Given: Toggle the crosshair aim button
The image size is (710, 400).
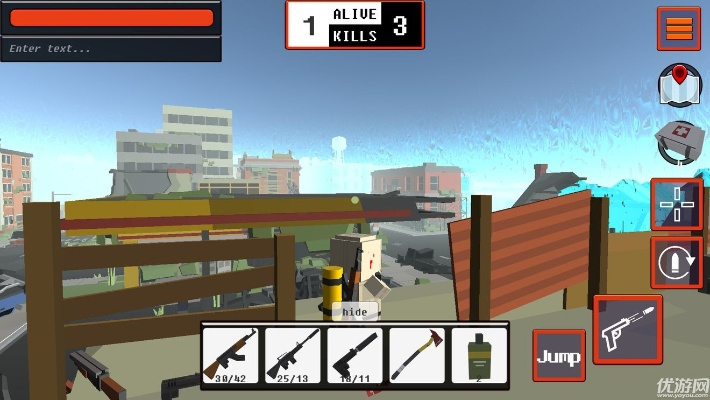Looking at the screenshot, I should coord(675,203).
